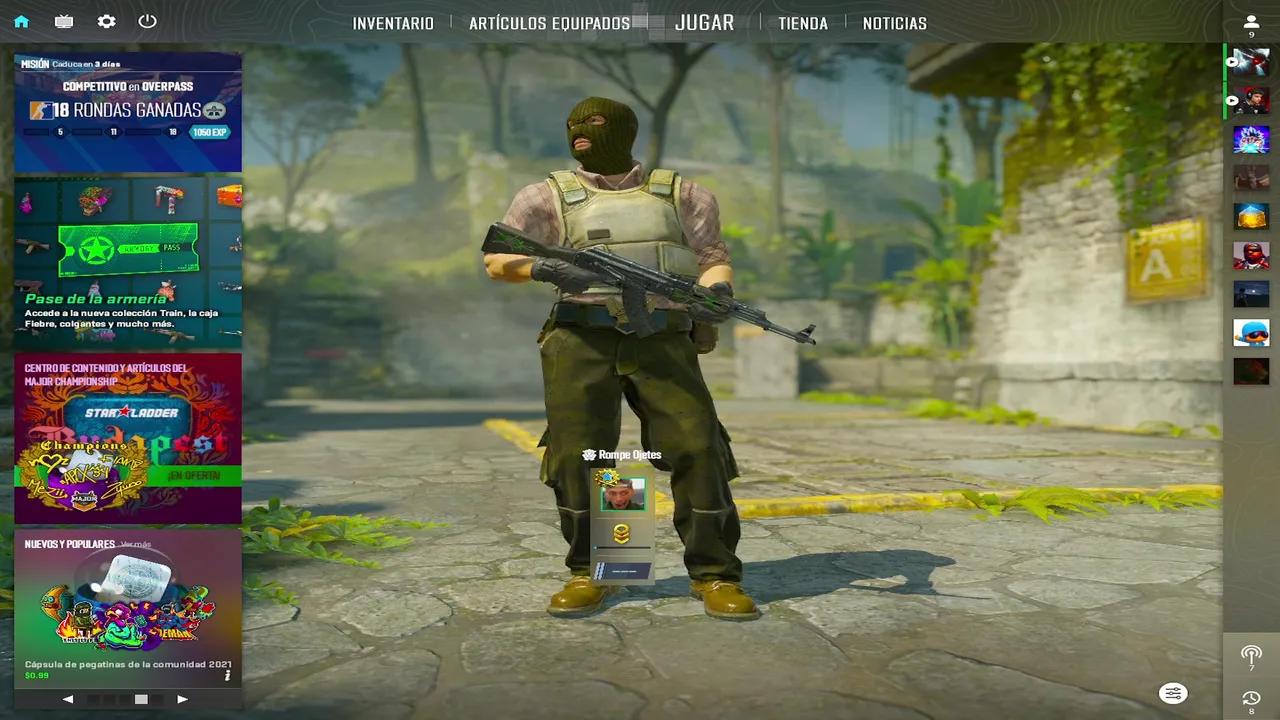Screen dimensions: 1280x720
Task: Click the power quit icon
Action: [x=147, y=21]
